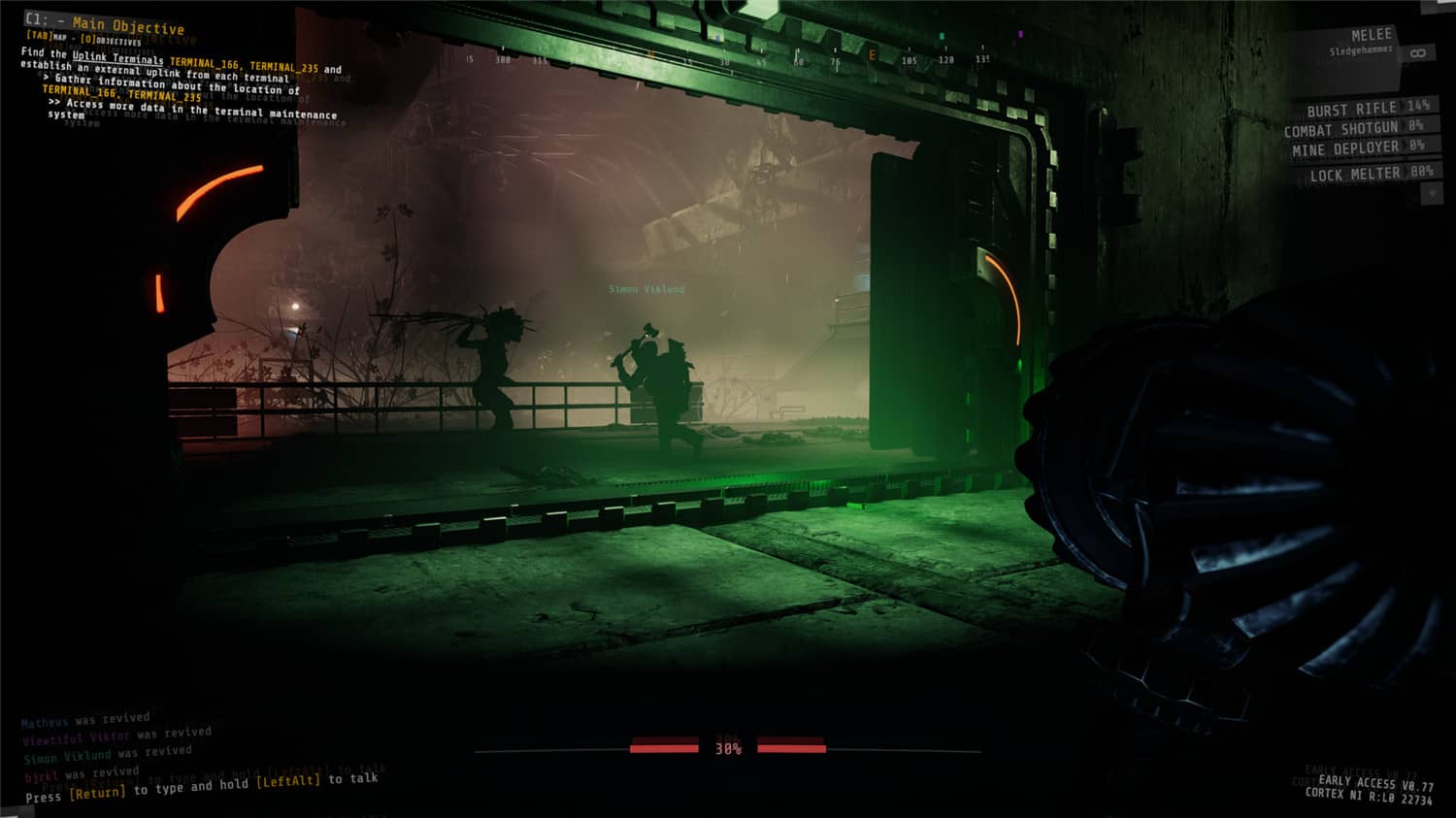Select the Mine Deployer tool
The image size is (1456, 818).
click(1346, 147)
